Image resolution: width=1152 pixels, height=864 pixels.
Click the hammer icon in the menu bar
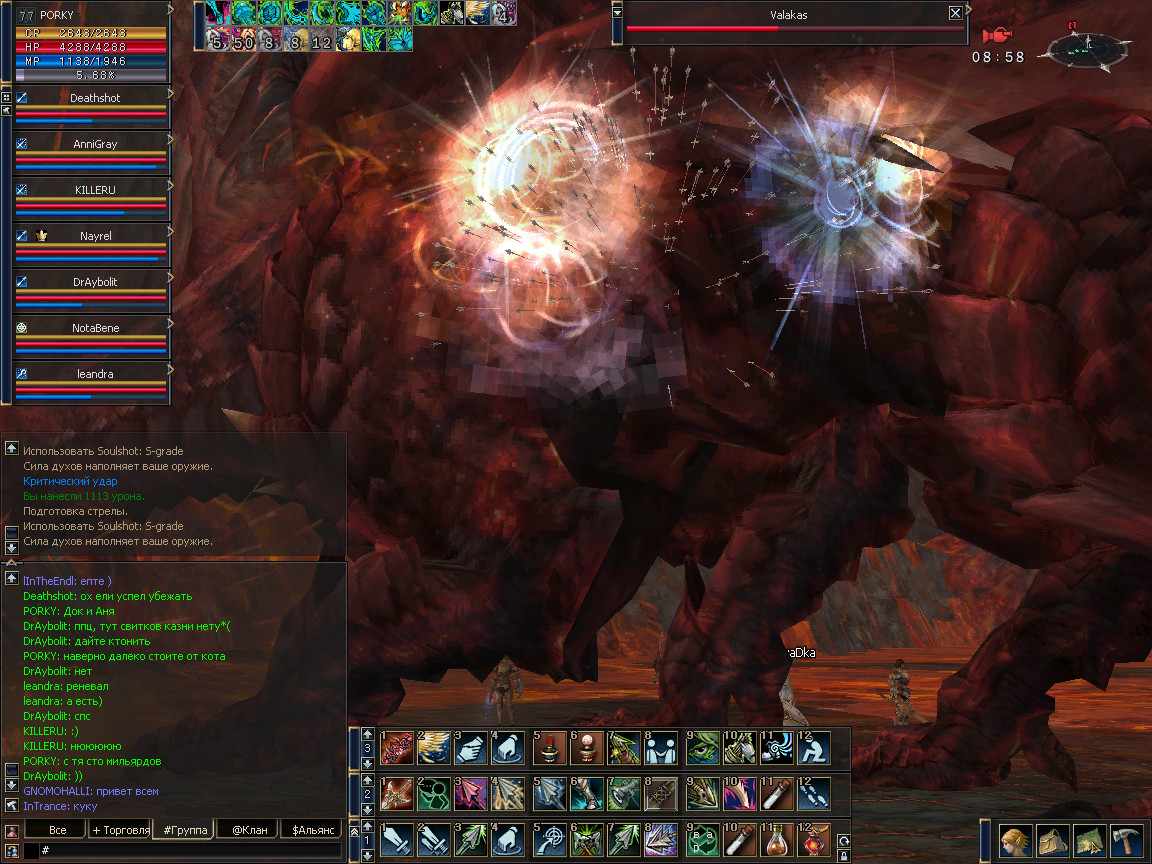coord(1126,840)
